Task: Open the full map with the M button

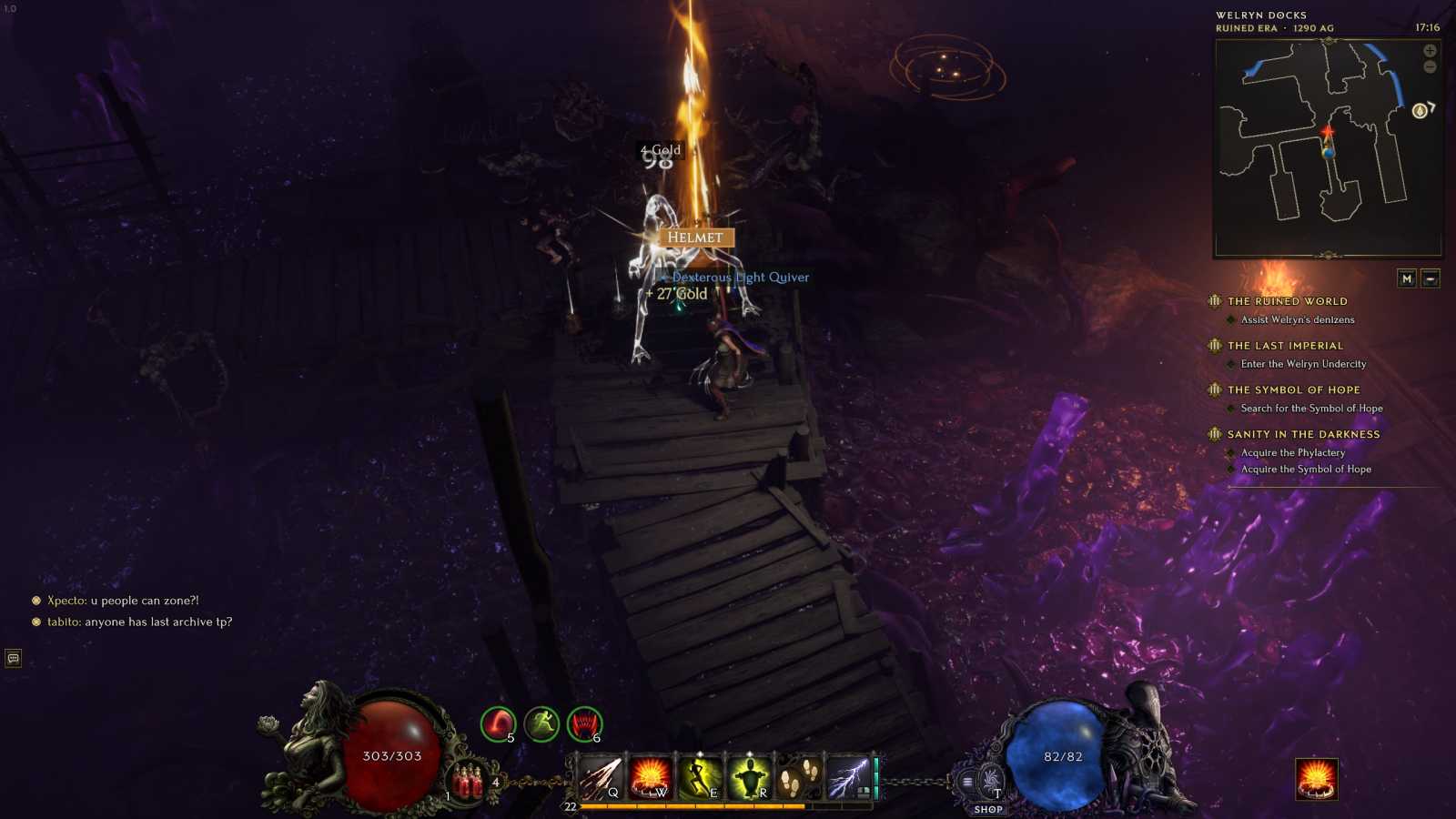Action: pos(1407,278)
